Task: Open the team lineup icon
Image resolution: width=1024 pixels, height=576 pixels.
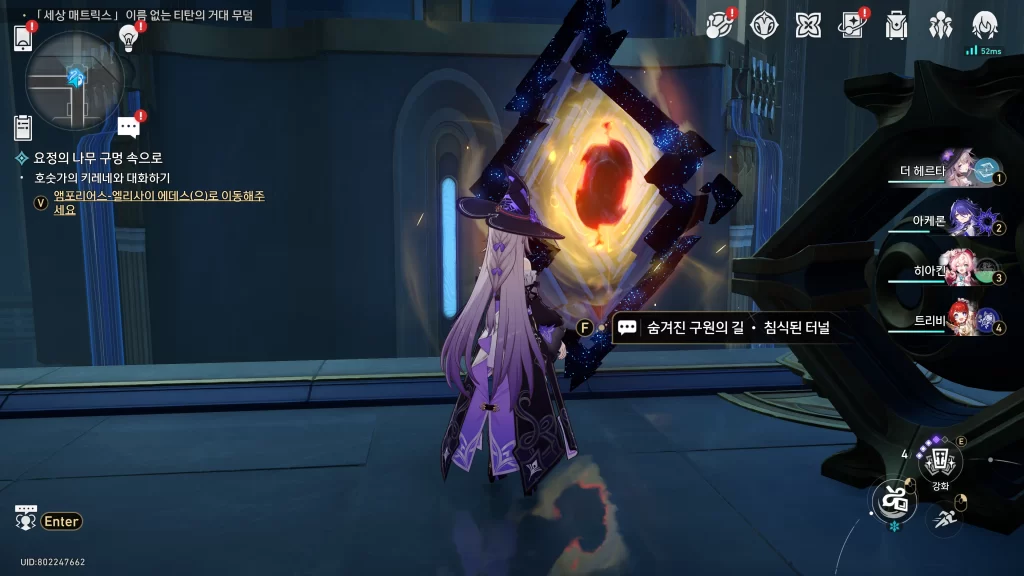Action: click(x=941, y=24)
